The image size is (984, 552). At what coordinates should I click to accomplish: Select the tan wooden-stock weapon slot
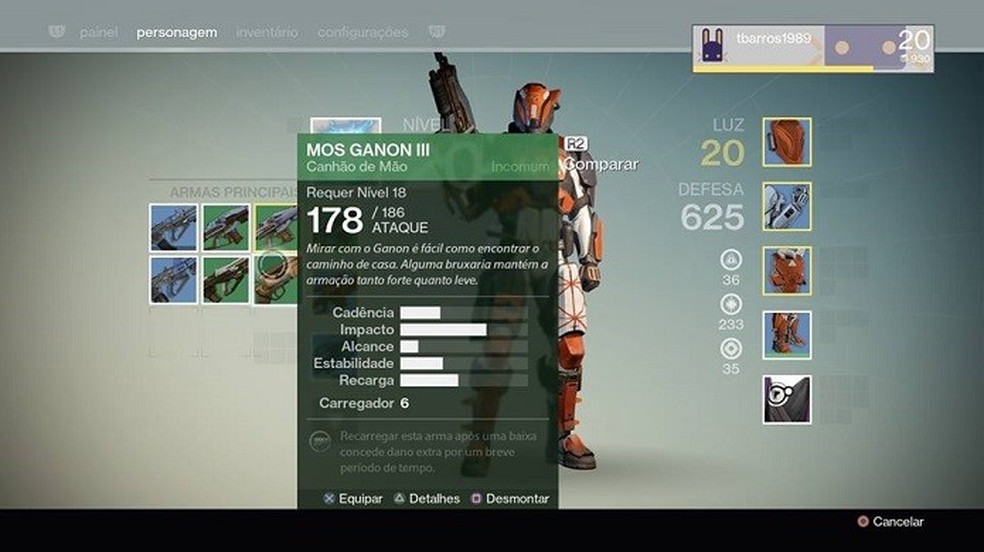coord(277,280)
